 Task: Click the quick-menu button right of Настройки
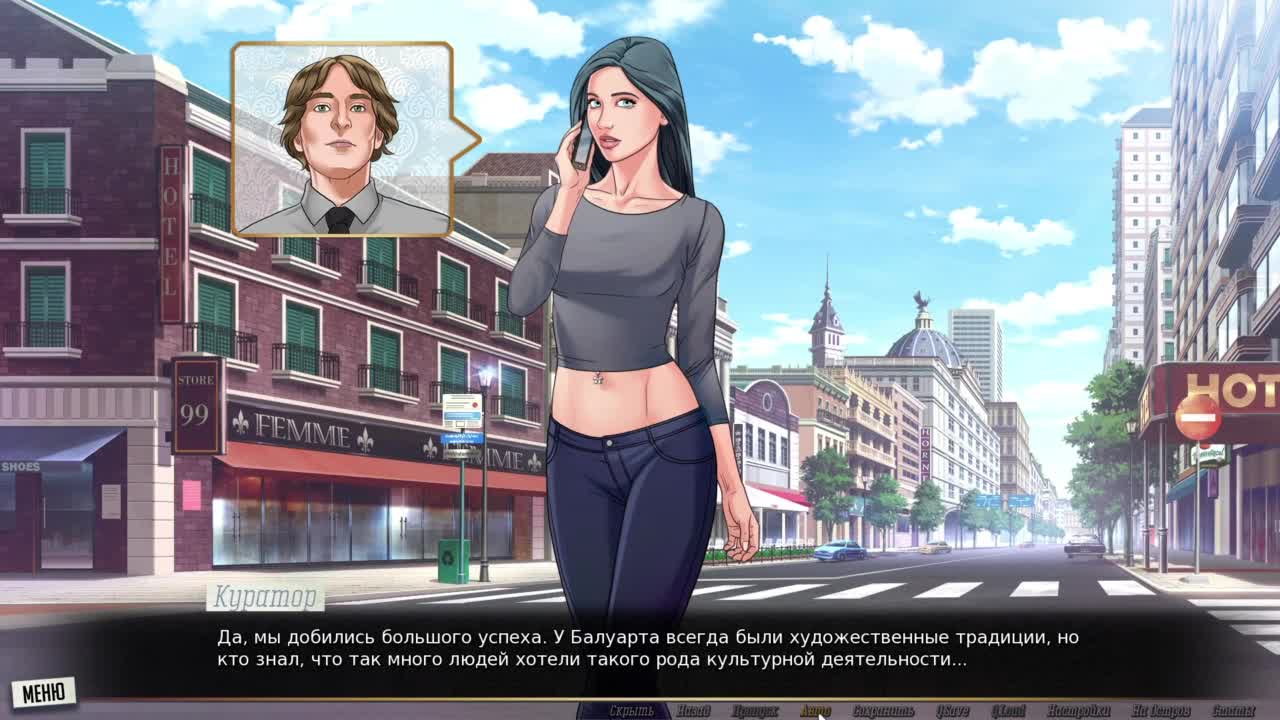pyautogui.click(x=1160, y=711)
